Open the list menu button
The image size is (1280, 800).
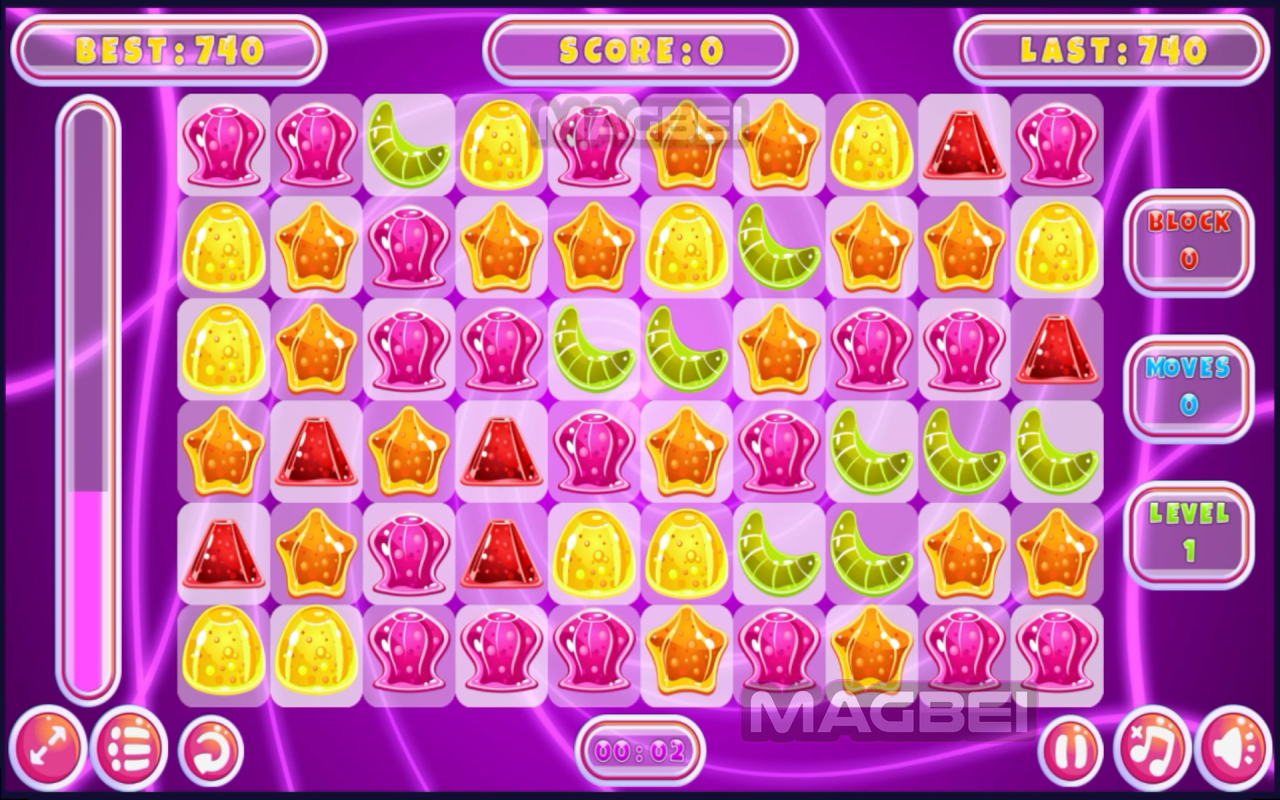click(129, 750)
